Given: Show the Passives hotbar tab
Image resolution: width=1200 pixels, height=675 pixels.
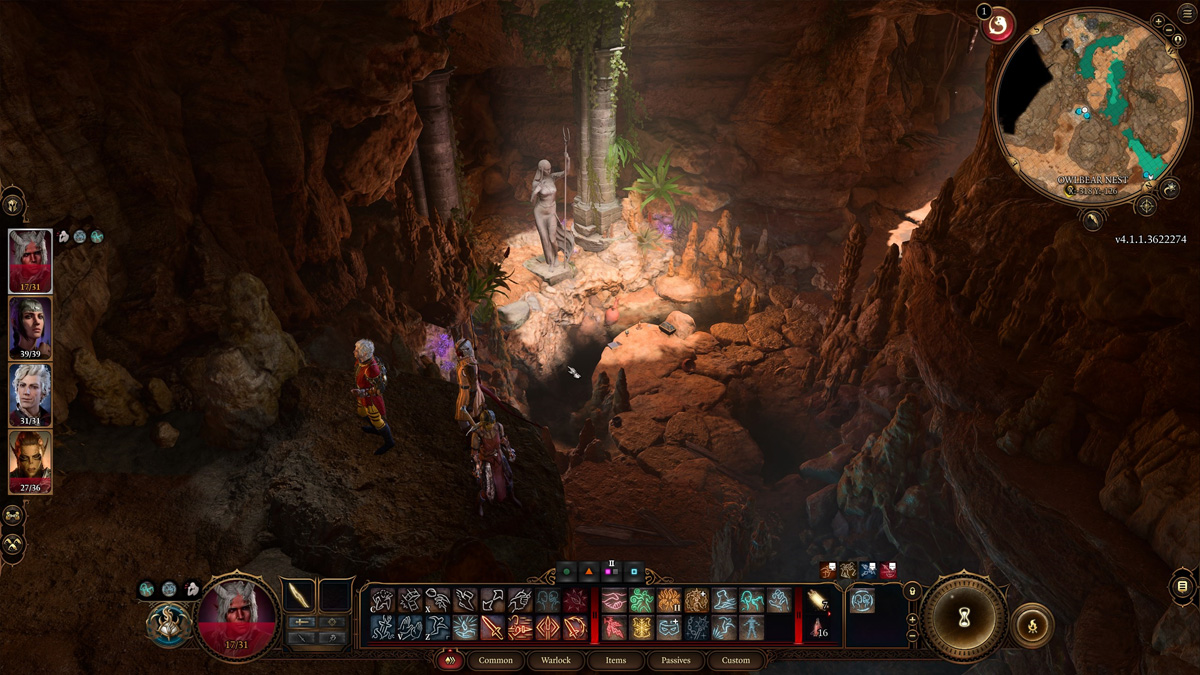Looking at the screenshot, I should point(676,660).
